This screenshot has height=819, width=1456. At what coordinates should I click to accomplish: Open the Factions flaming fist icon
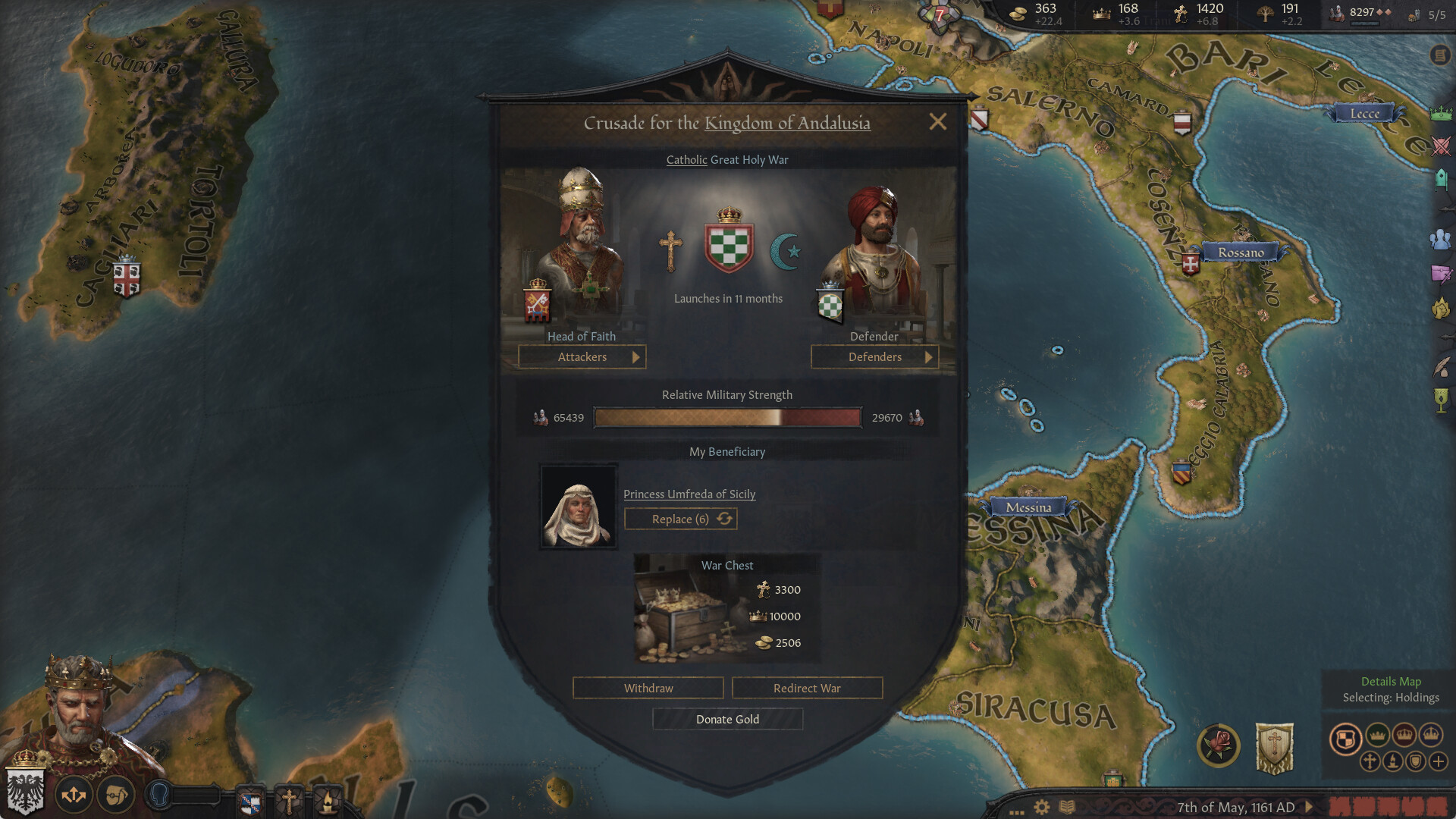coord(1442,307)
